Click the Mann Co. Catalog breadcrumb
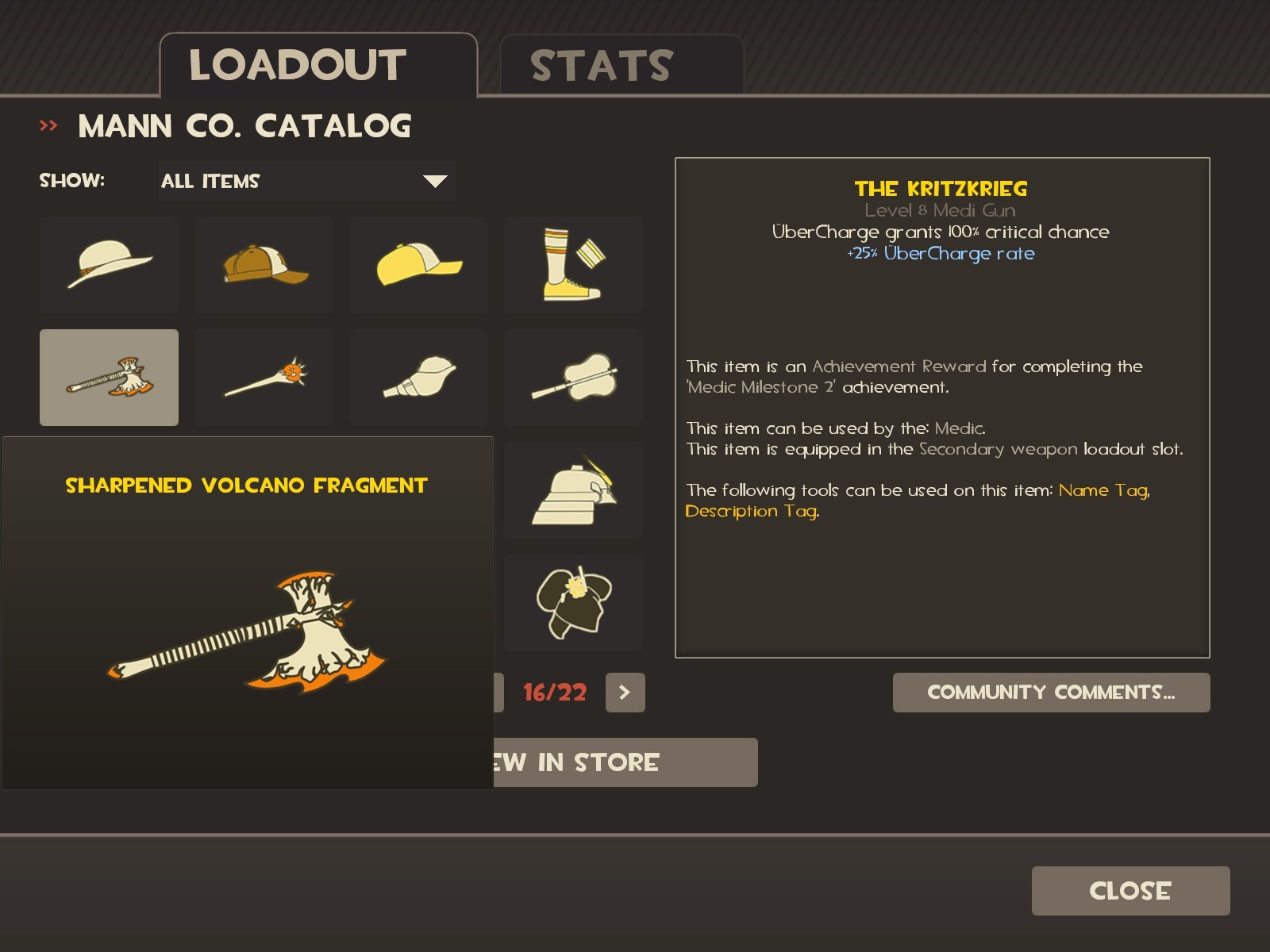1270x952 pixels. pyautogui.click(x=244, y=125)
